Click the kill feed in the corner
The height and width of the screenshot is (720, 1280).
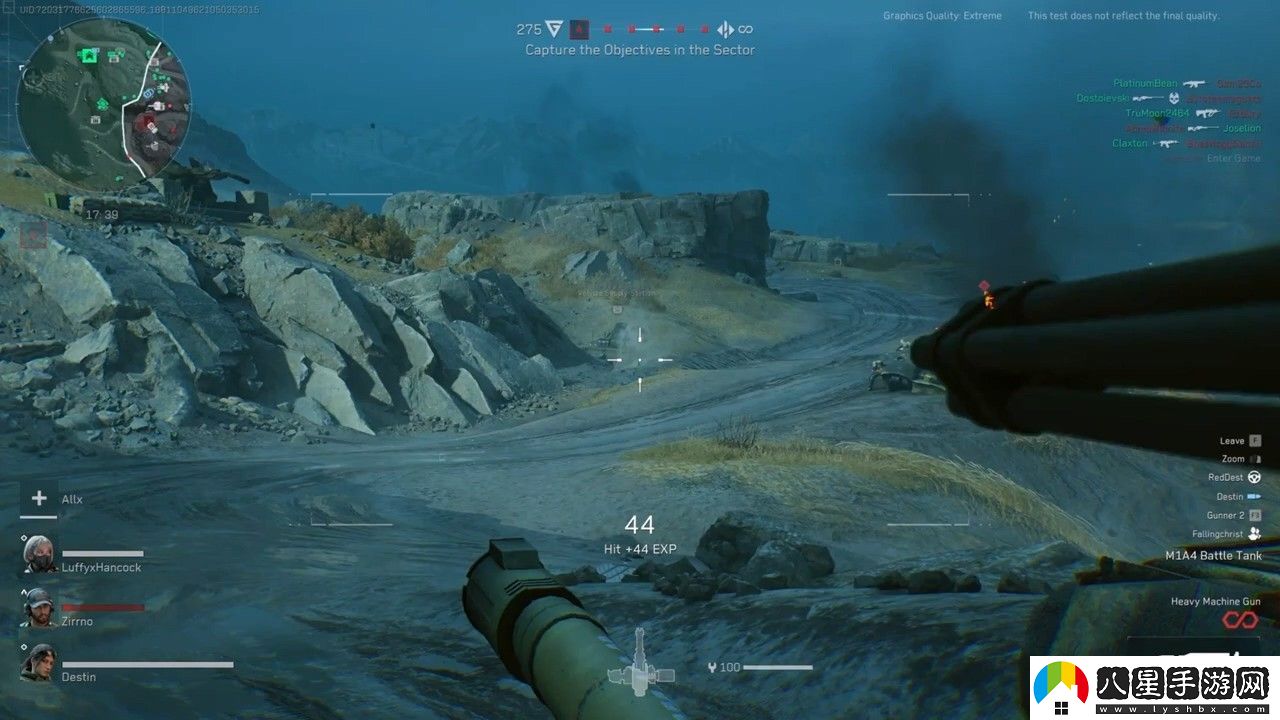(x=1186, y=113)
